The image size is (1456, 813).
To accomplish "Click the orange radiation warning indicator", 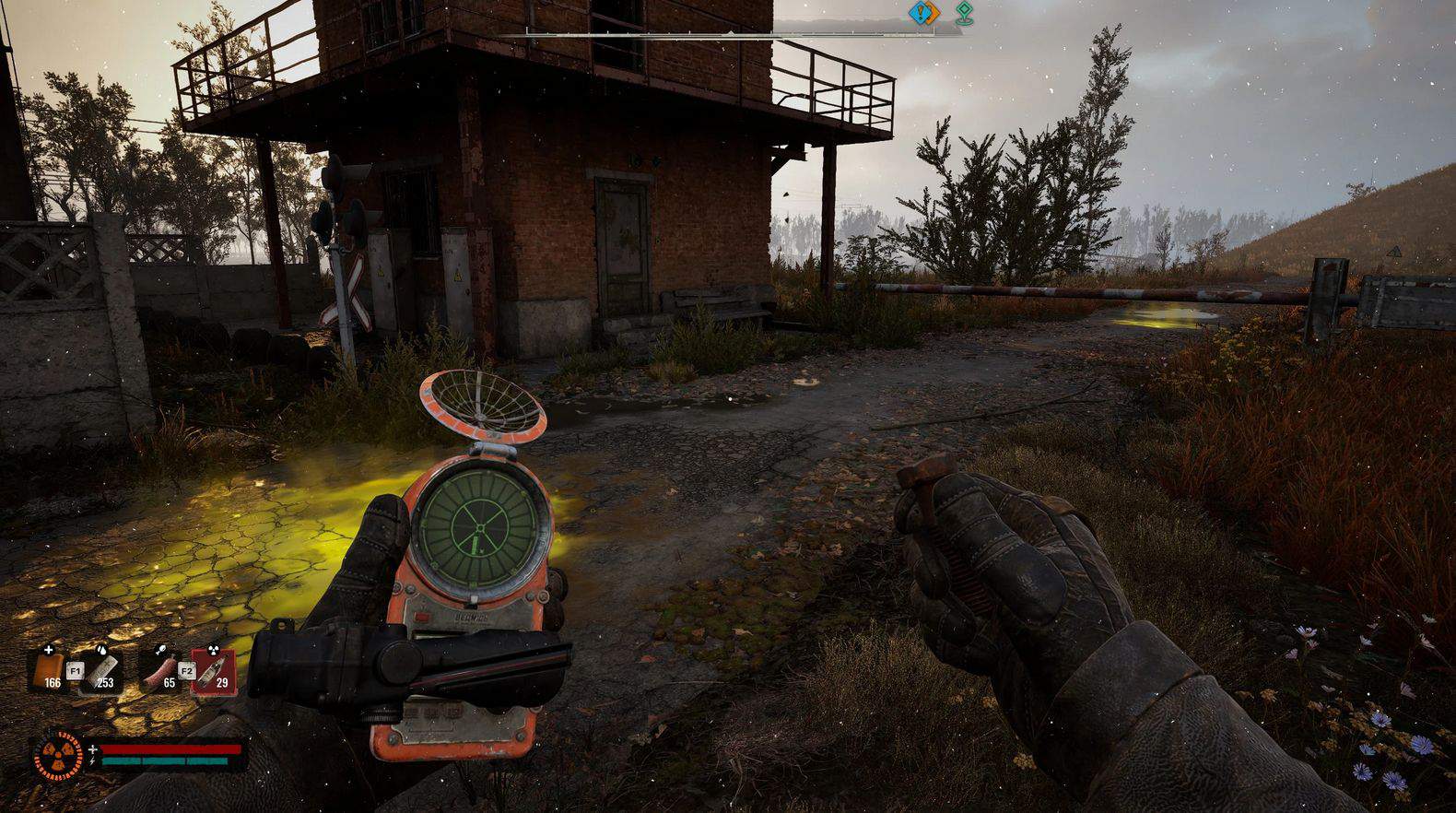I will [58, 756].
